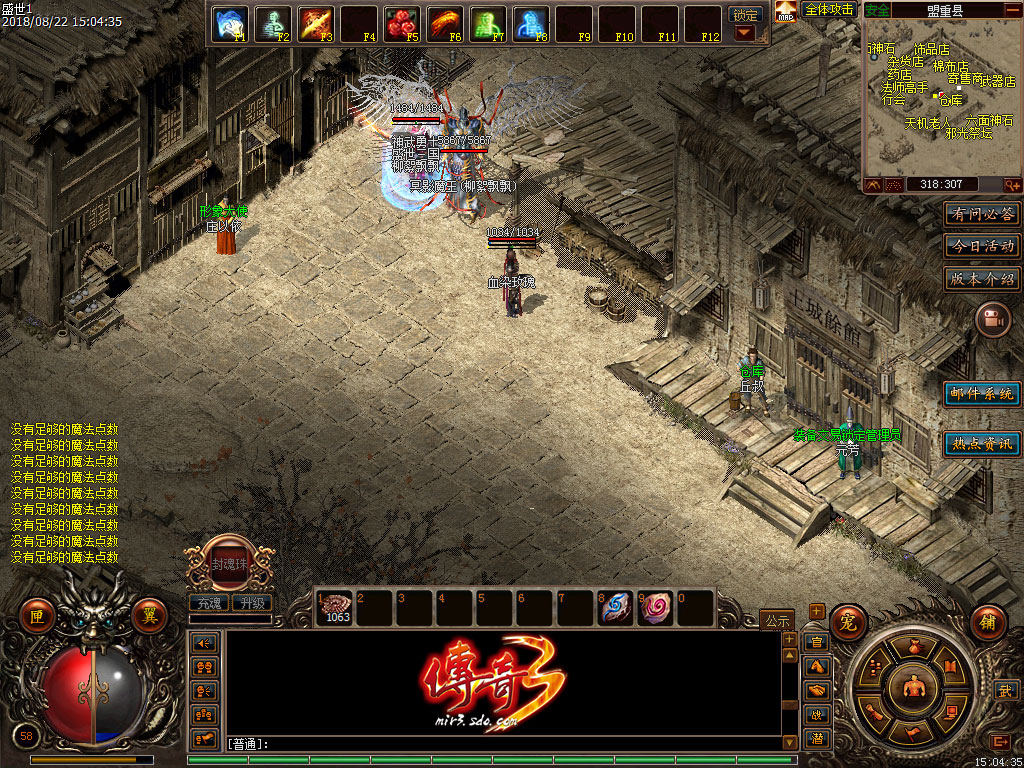Open the MAP button beside the skill bar
This screenshot has height=768, width=1024.
[786, 12]
